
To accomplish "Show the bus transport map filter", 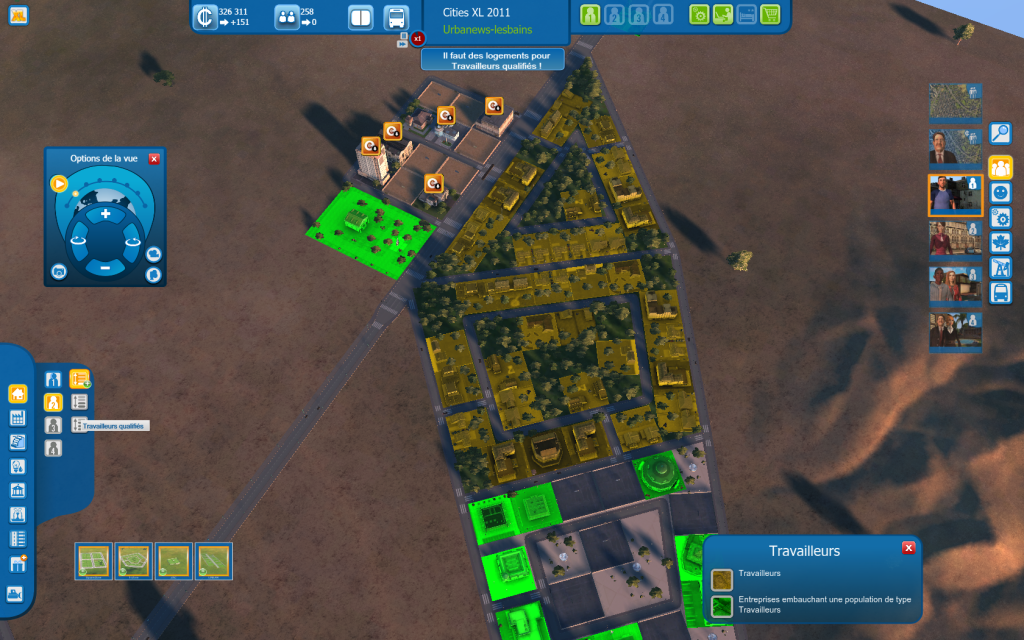I will point(1000,293).
